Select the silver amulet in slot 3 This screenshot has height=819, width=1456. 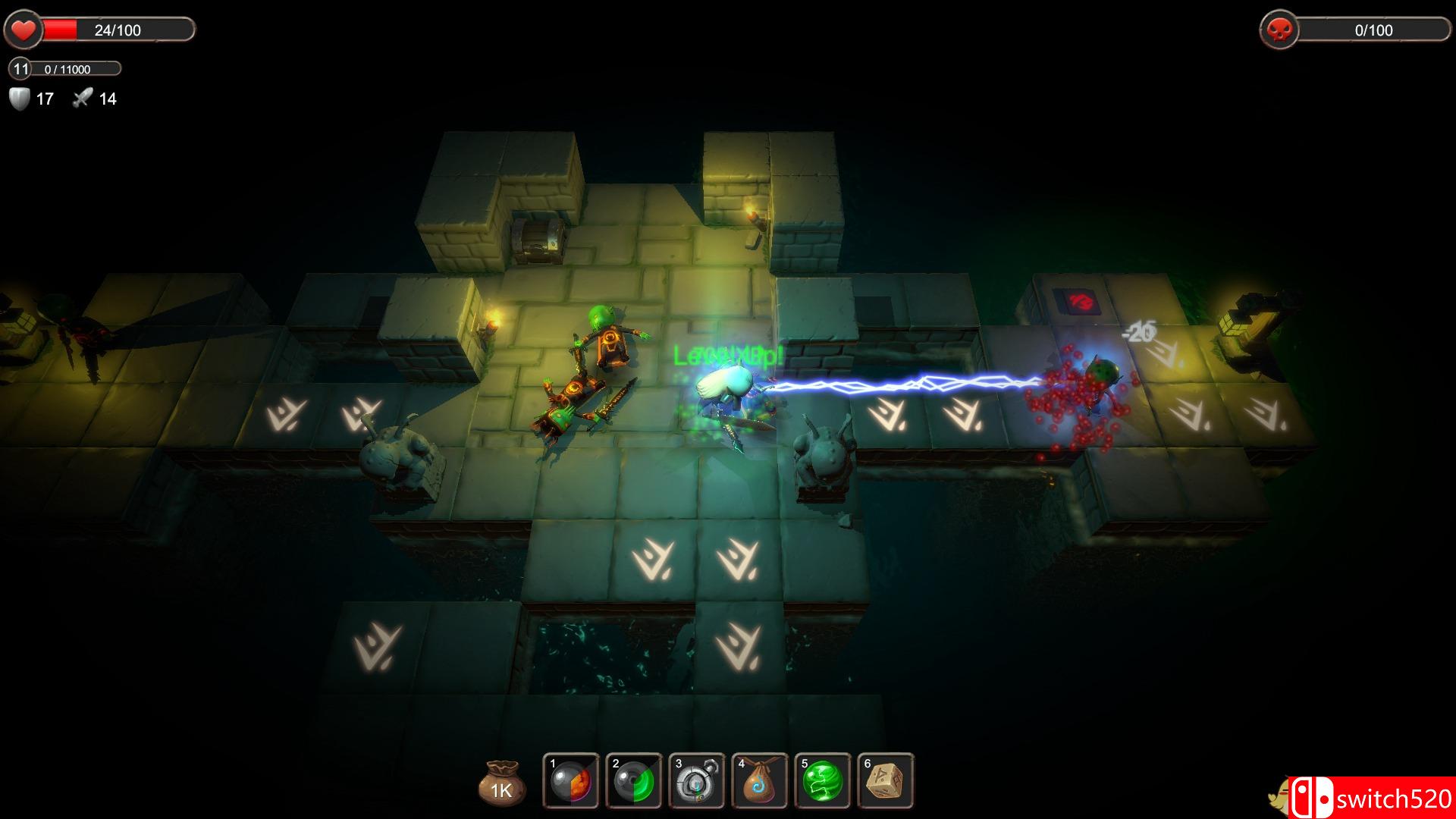(x=697, y=782)
